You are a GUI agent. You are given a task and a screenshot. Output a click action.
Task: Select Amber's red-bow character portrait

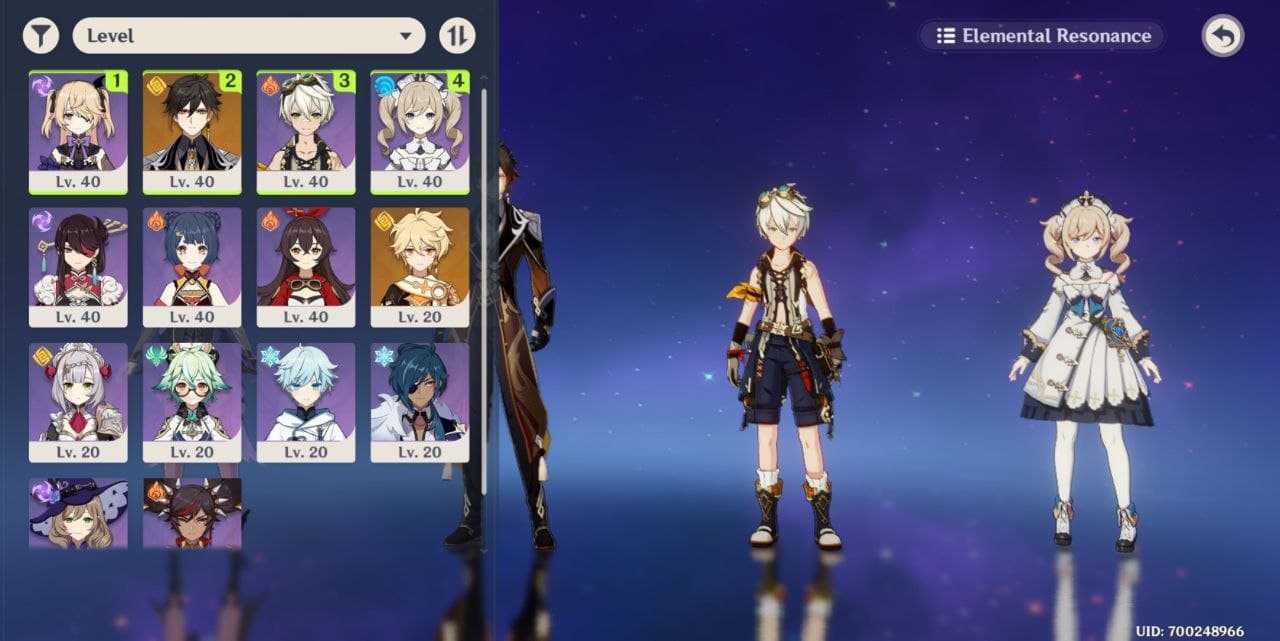(x=306, y=266)
